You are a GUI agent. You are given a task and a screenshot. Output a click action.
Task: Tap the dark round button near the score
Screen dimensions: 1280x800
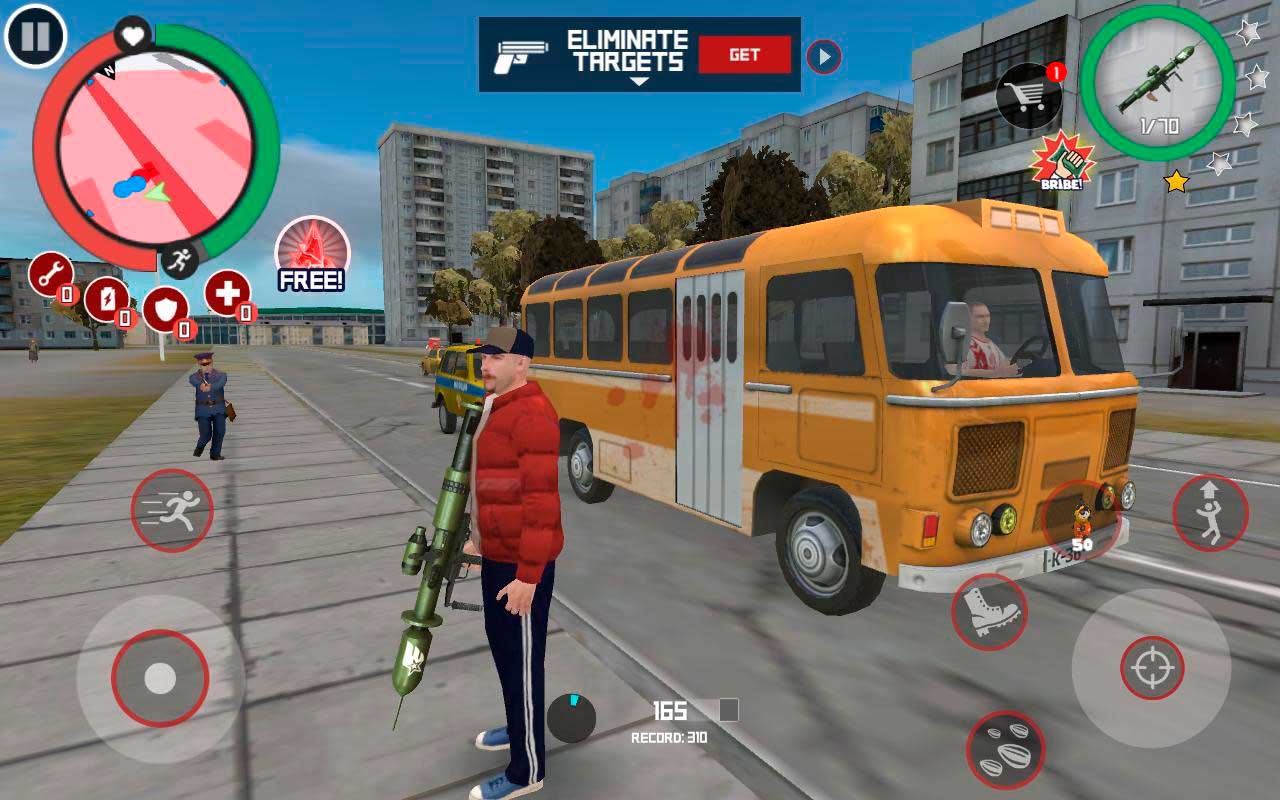click(x=571, y=718)
